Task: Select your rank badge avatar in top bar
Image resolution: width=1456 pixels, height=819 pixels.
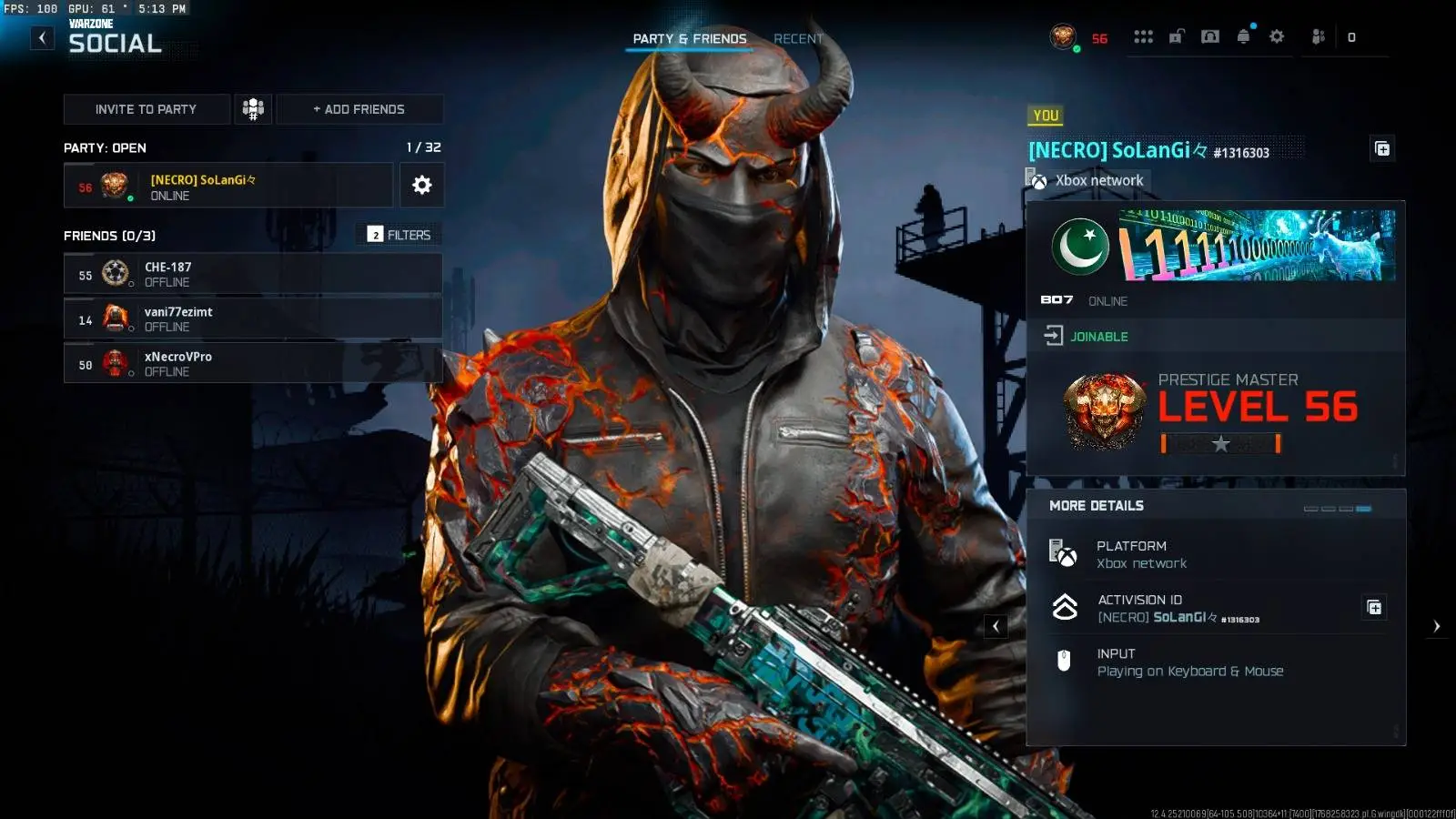Action: (x=1064, y=37)
